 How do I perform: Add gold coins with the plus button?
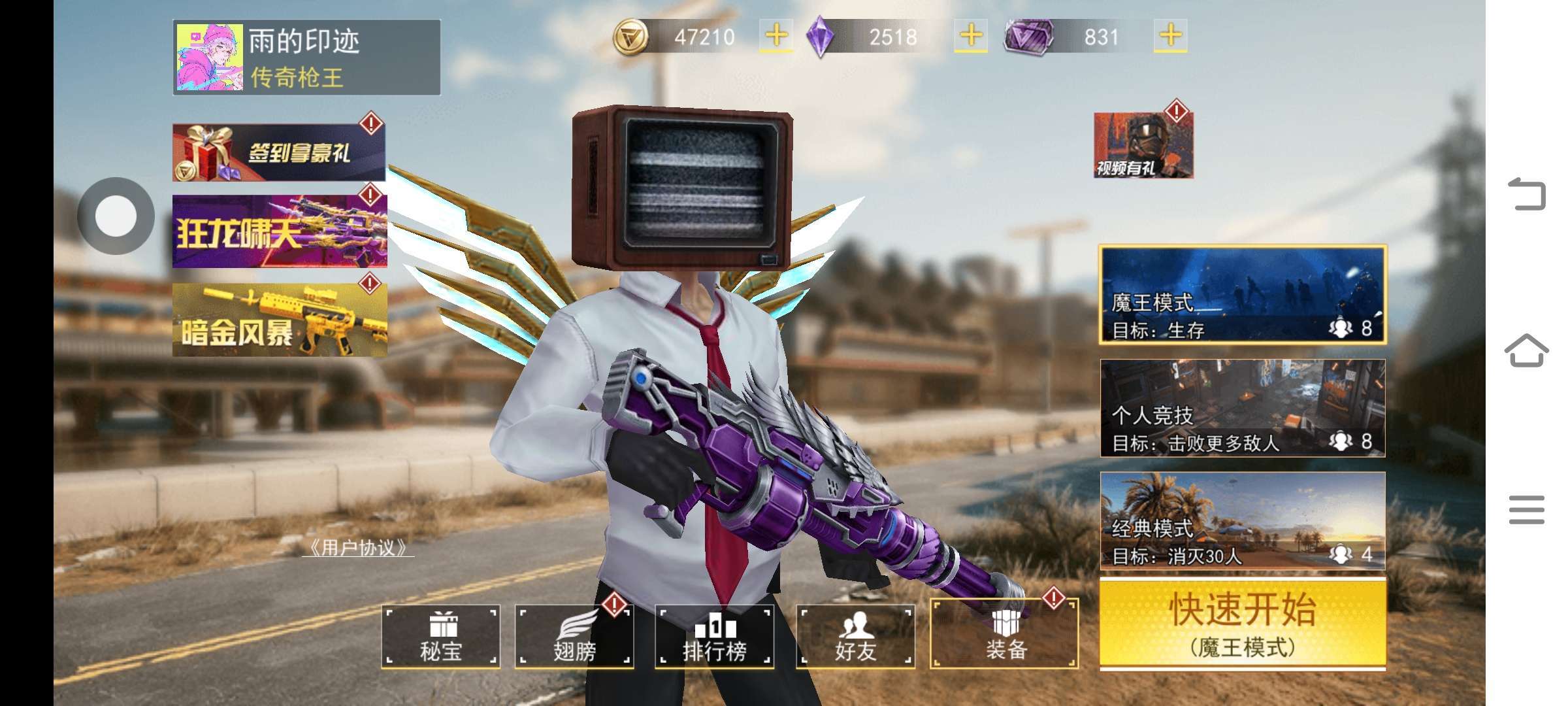[x=776, y=36]
